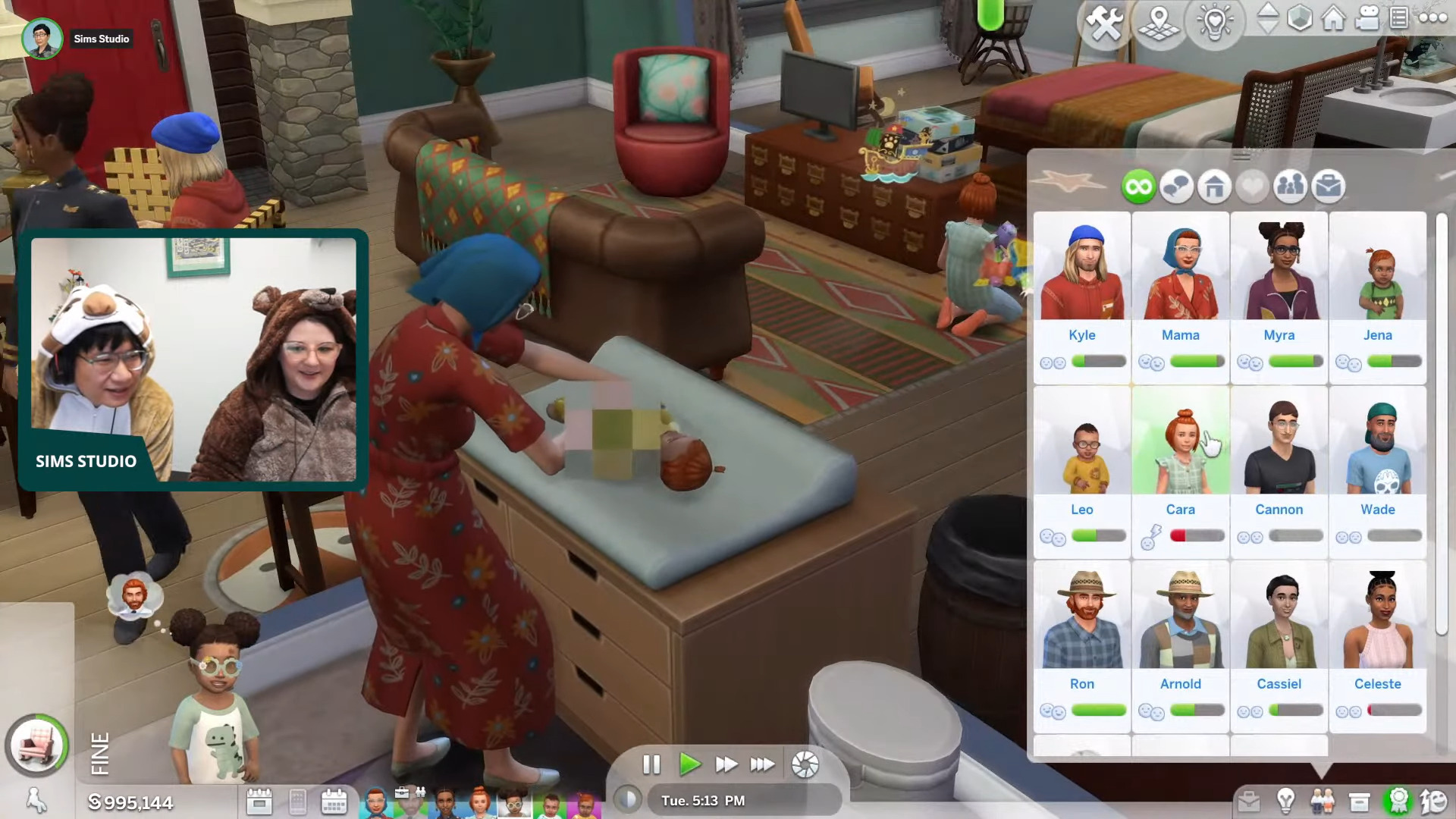
Task: Open the Manage Worlds map icon
Action: click(1159, 23)
